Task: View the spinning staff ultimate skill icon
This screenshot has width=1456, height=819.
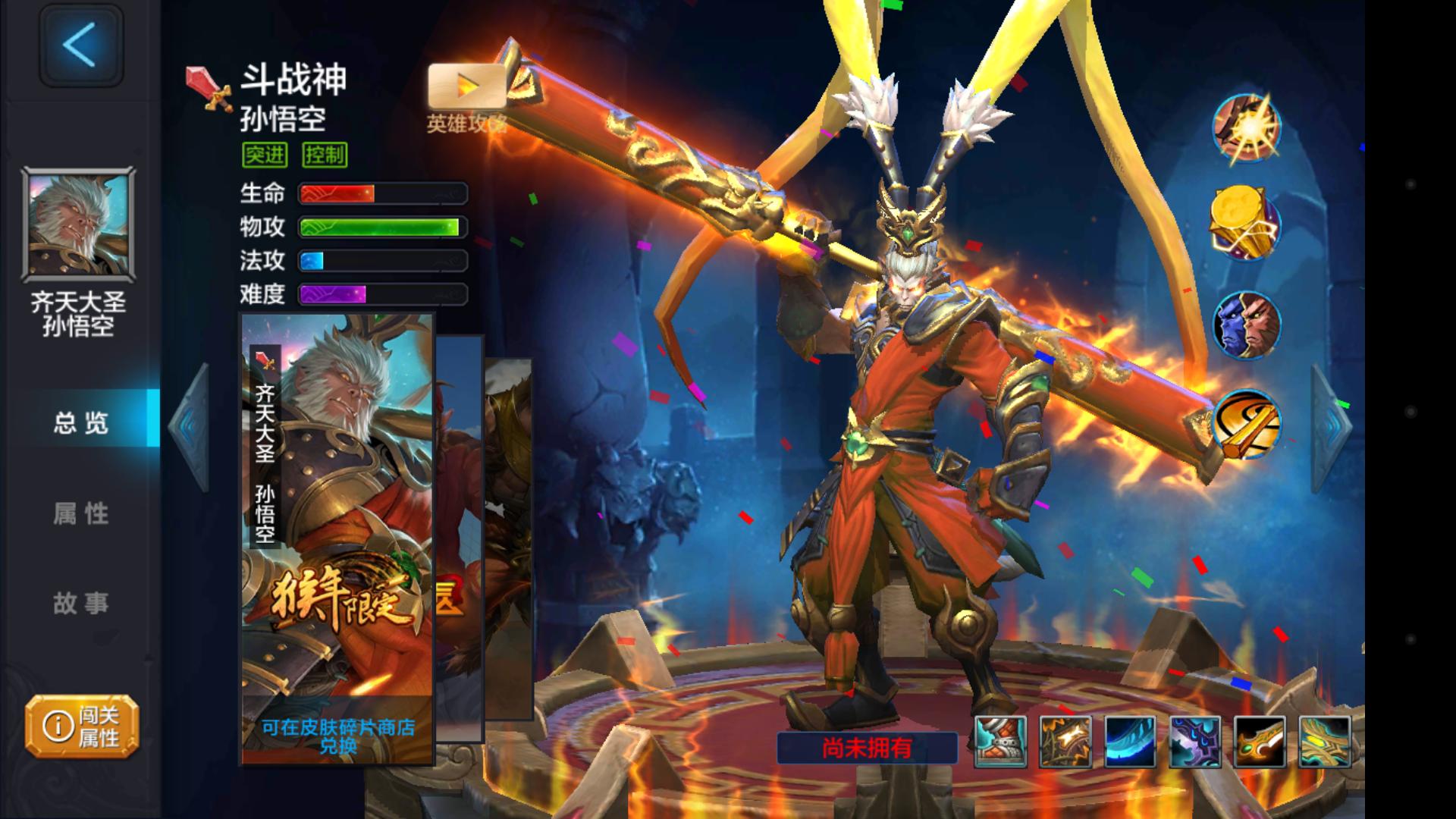Action: [x=1246, y=423]
